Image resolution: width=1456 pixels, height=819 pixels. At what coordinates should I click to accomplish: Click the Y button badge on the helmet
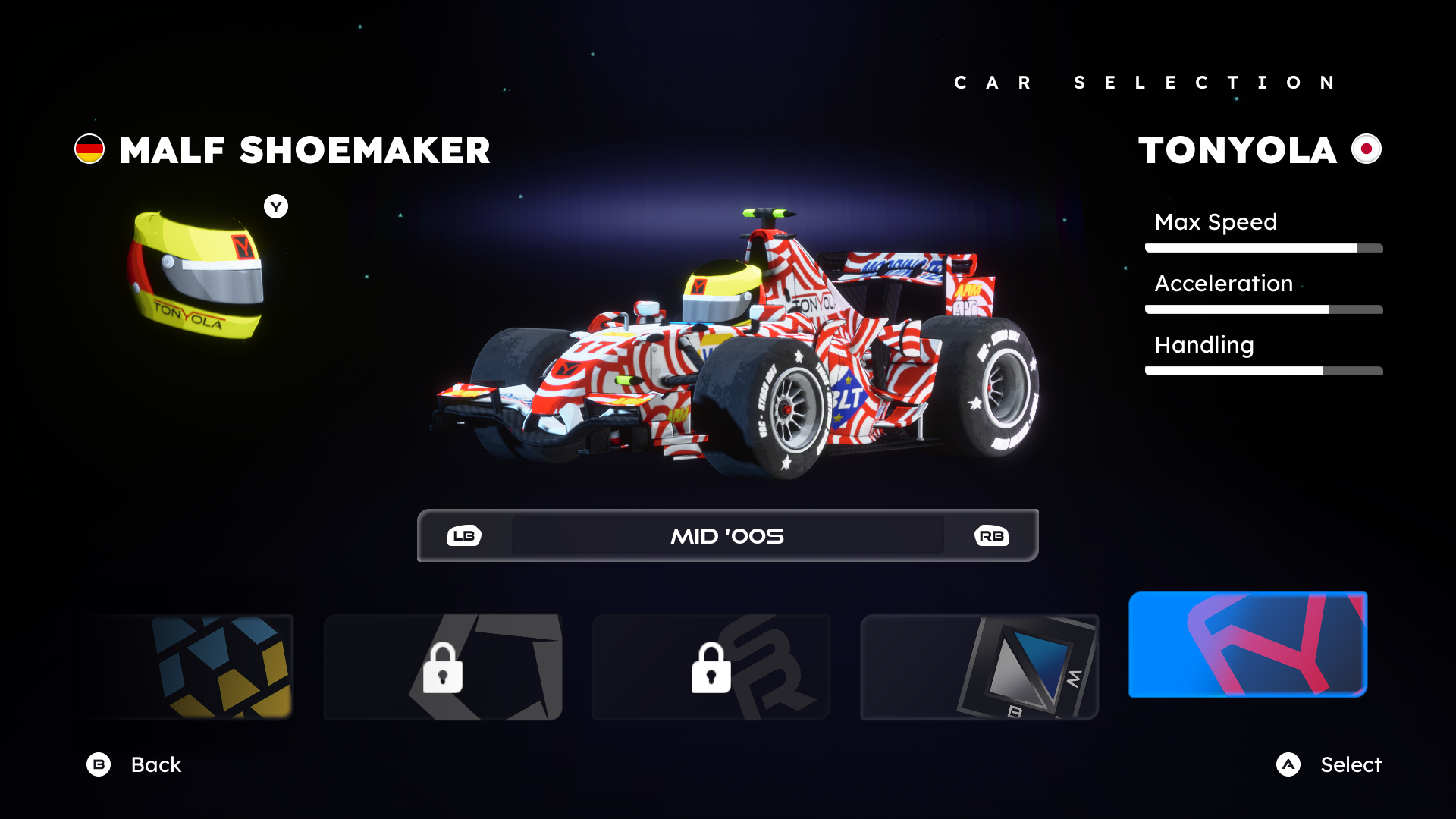[x=275, y=206]
